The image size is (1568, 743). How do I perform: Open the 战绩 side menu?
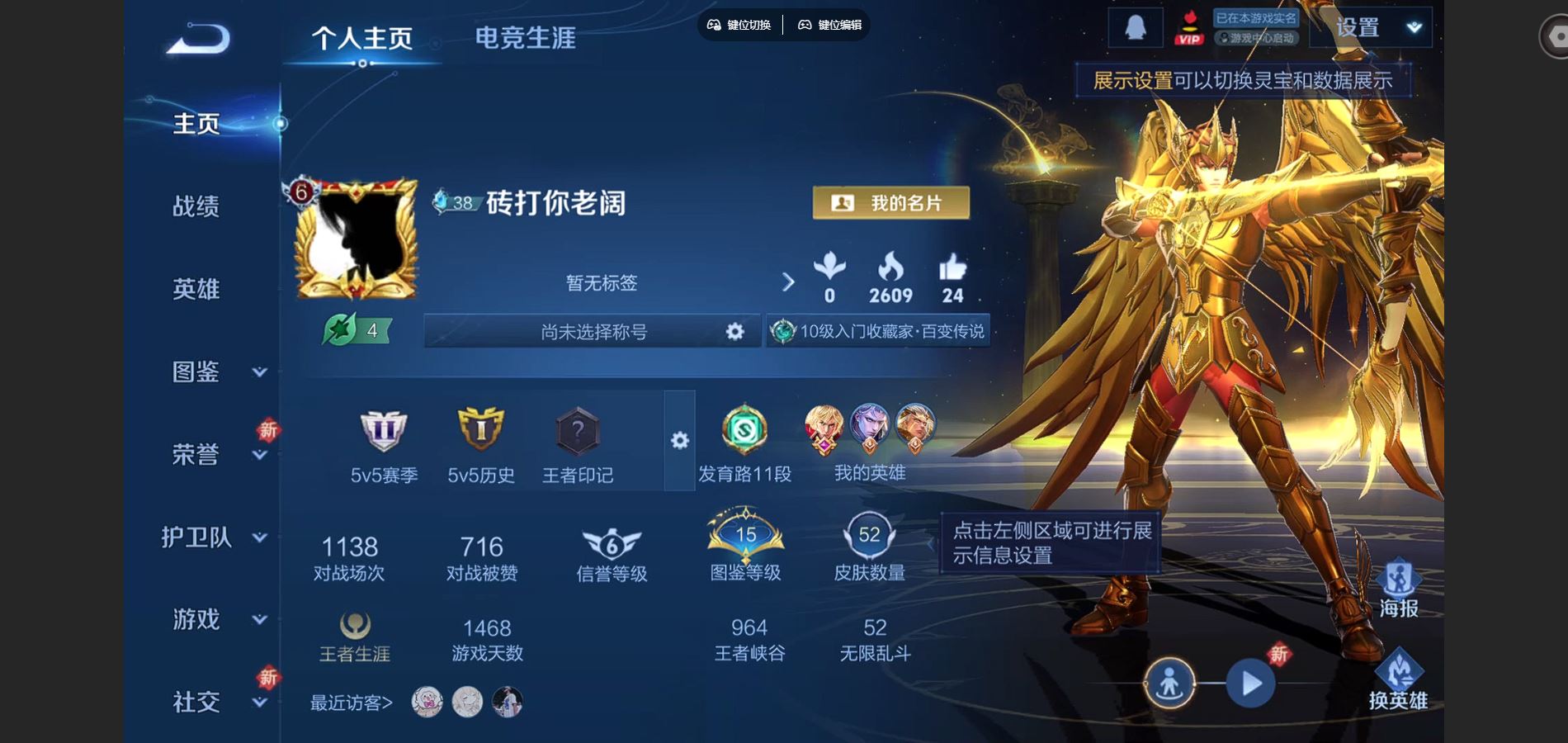(x=196, y=206)
